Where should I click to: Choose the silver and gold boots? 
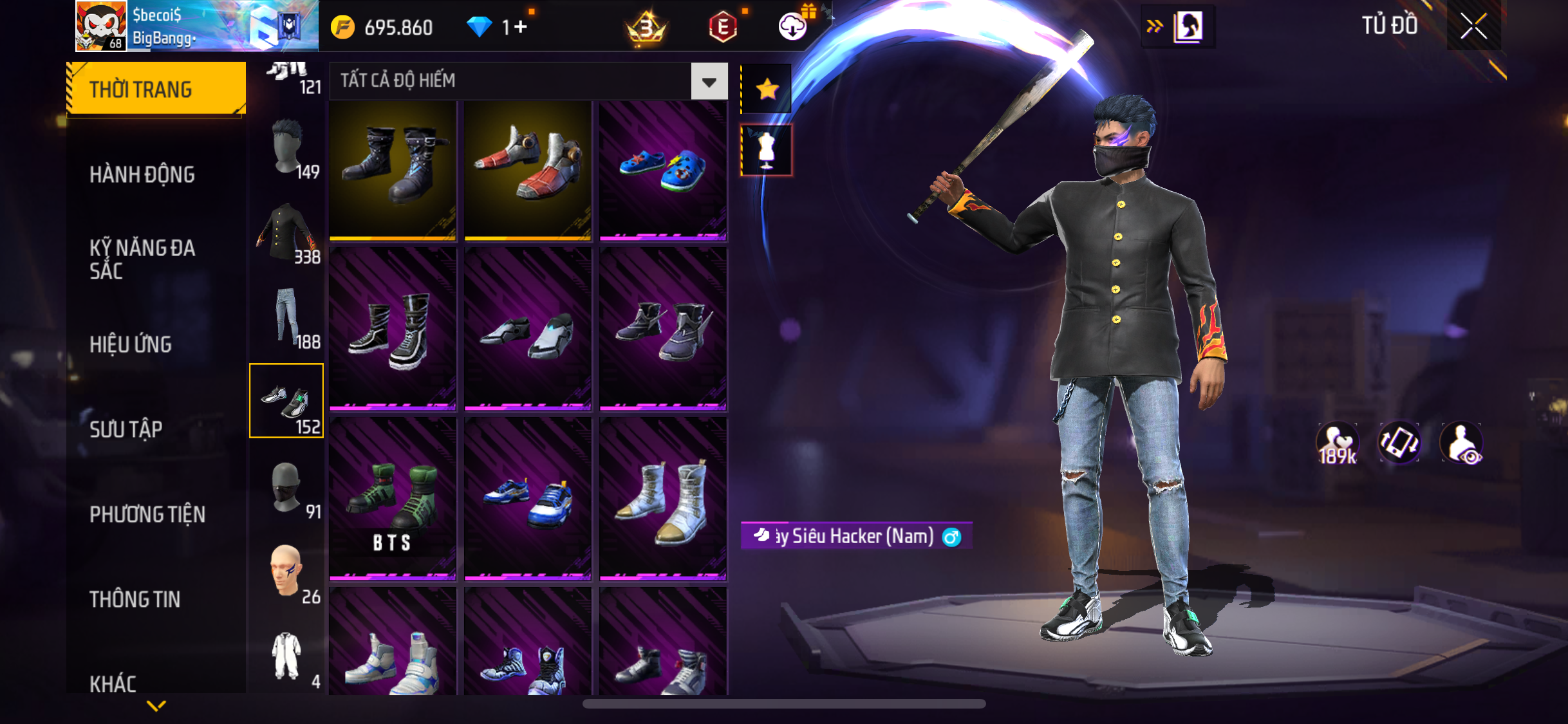click(x=663, y=499)
